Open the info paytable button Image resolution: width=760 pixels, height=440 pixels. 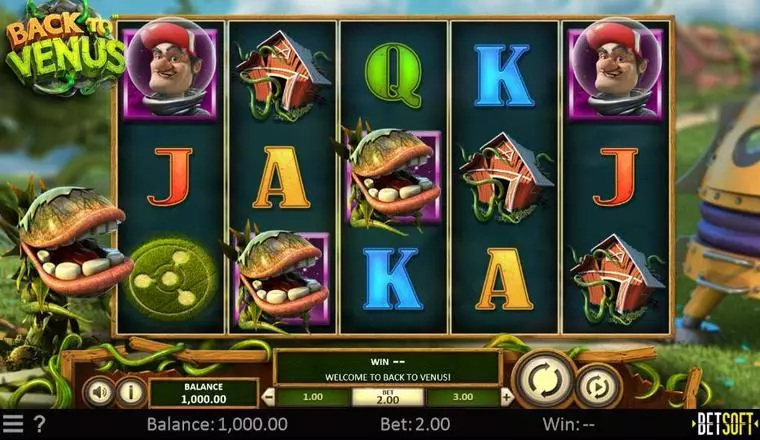point(130,390)
